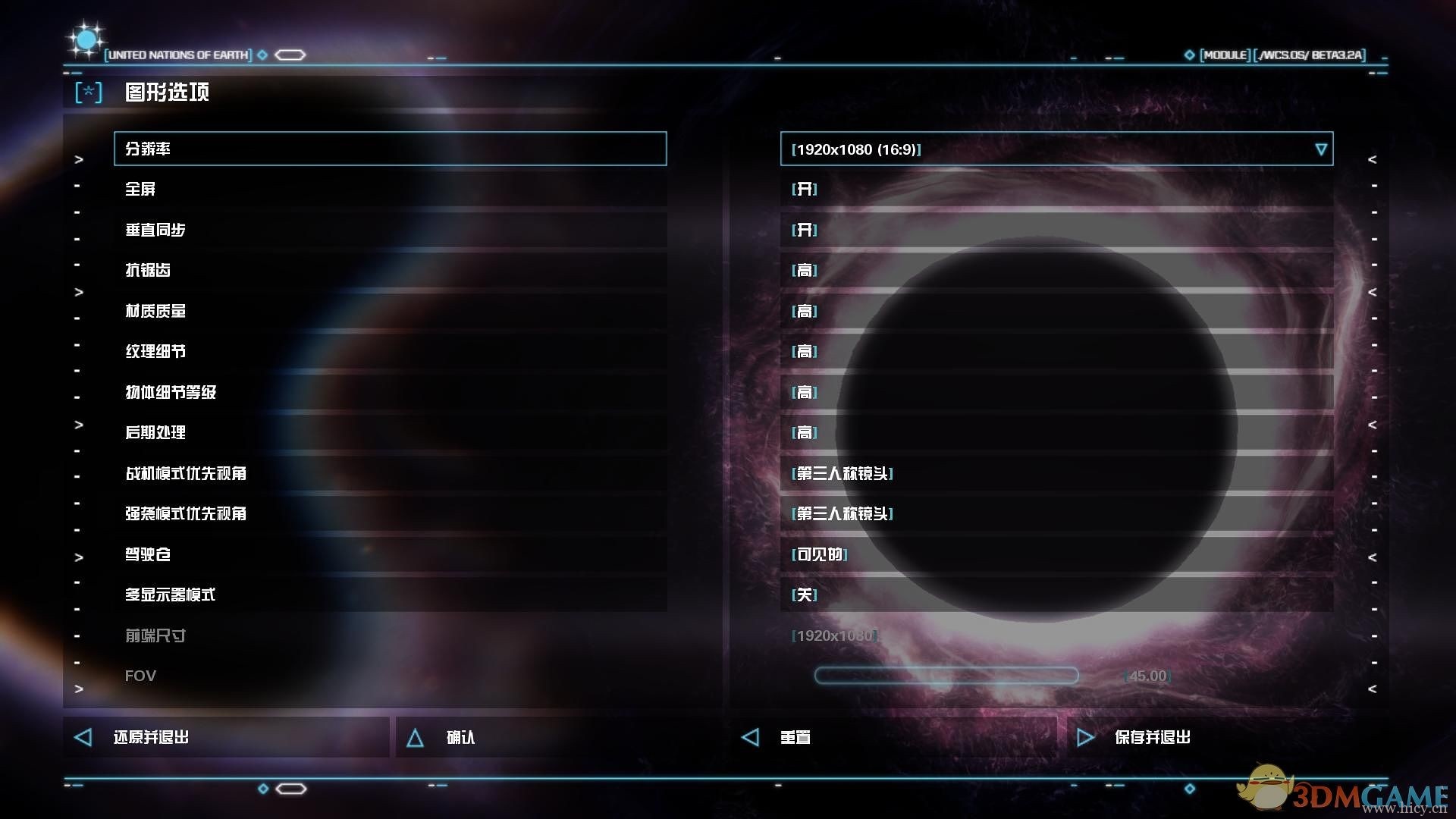Select the 强袭模式优先视角 row
Image resolution: width=1456 pixels, height=819 pixels.
(x=390, y=513)
